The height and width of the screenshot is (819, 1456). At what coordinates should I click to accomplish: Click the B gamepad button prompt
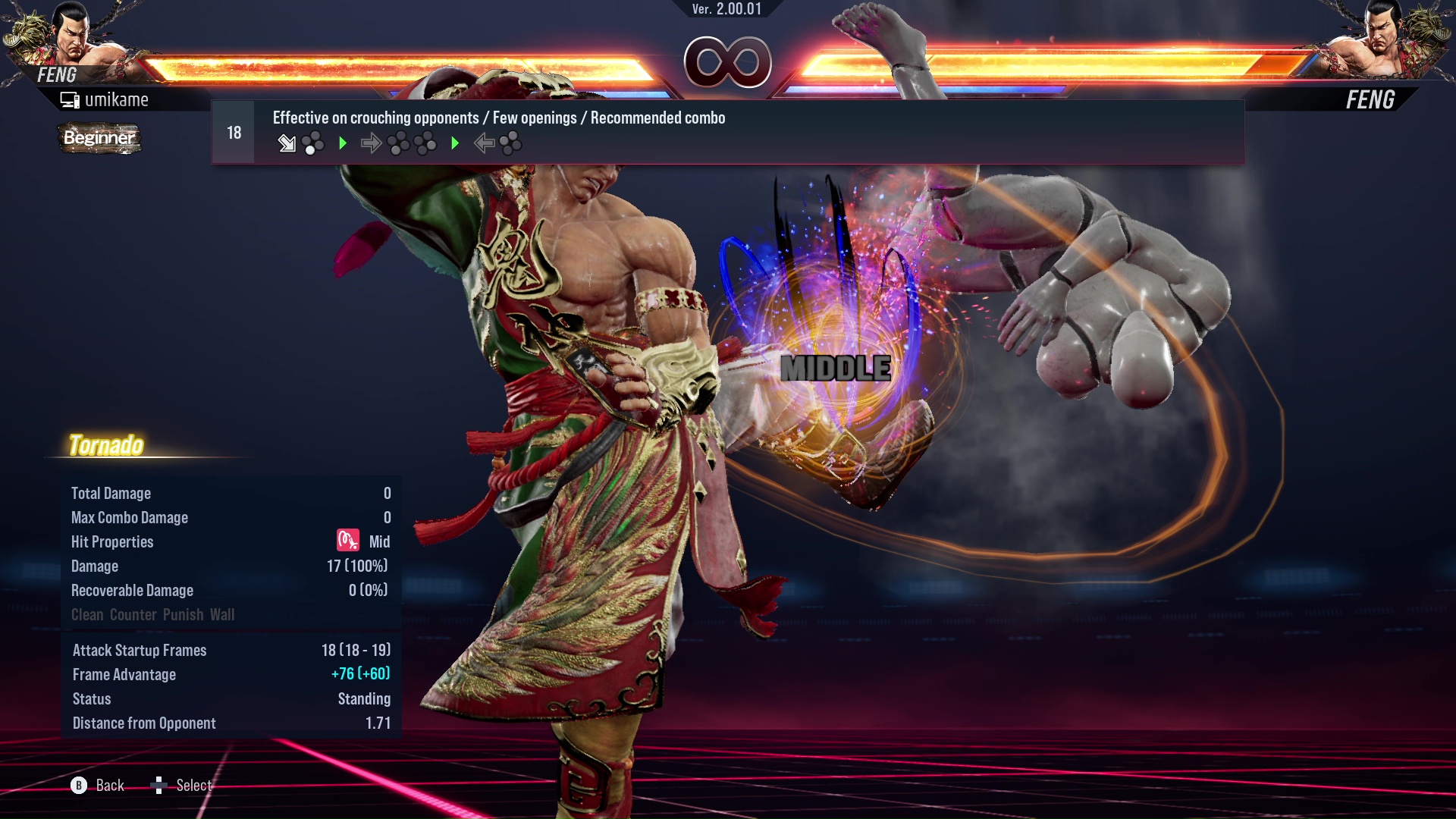click(x=78, y=786)
